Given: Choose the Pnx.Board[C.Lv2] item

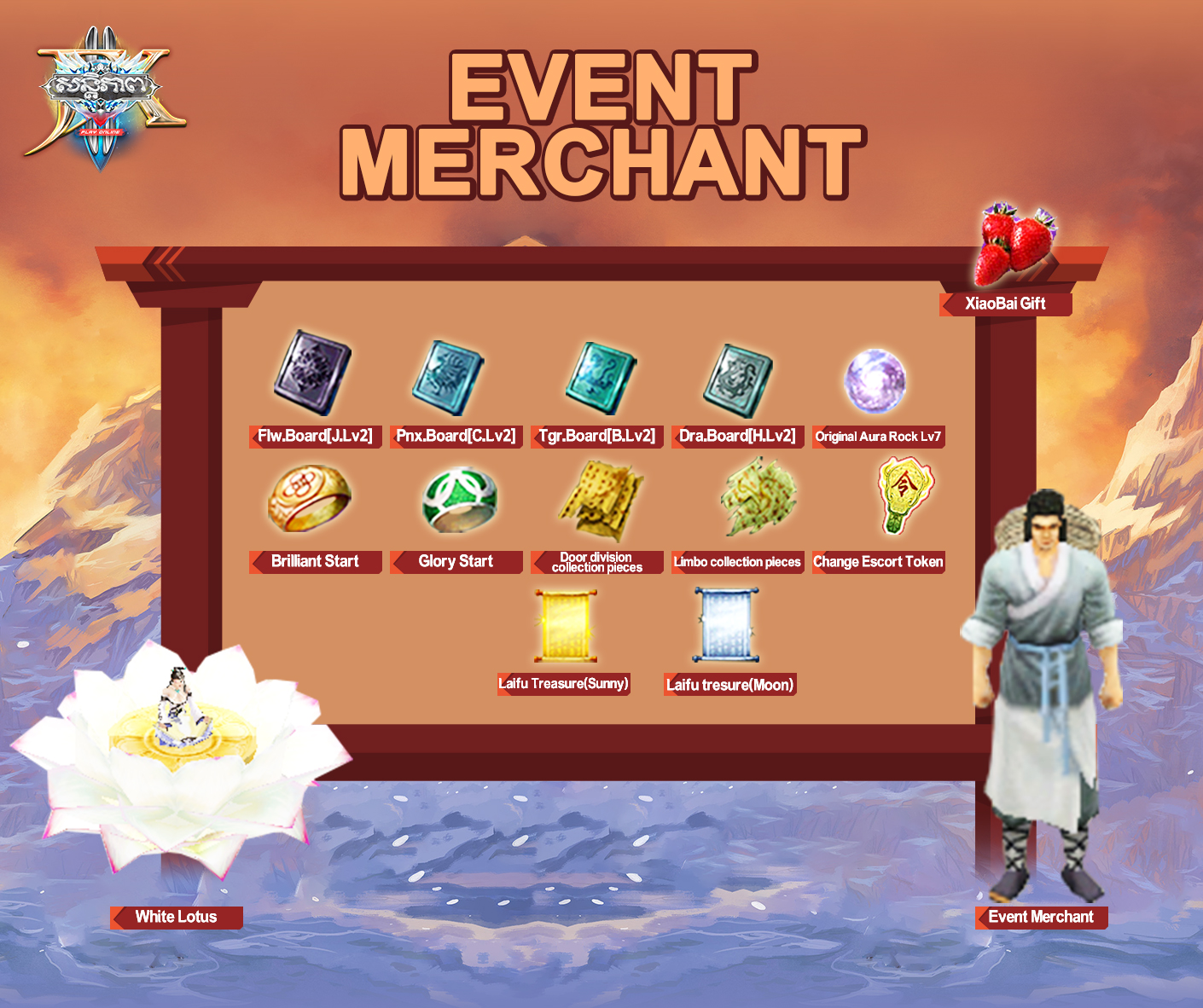Looking at the screenshot, I should (448, 379).
